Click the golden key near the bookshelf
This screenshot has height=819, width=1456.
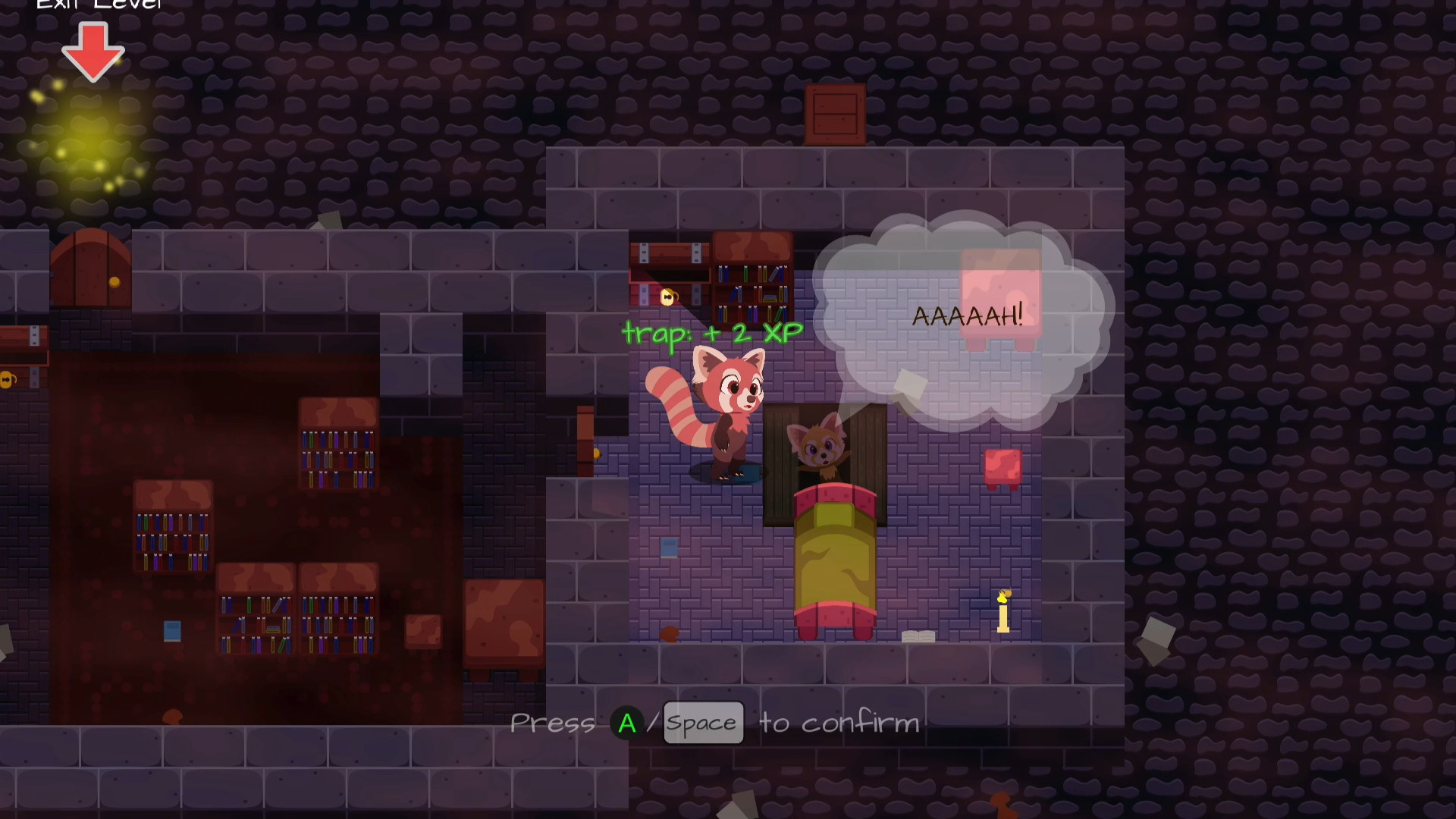[667, 297]
